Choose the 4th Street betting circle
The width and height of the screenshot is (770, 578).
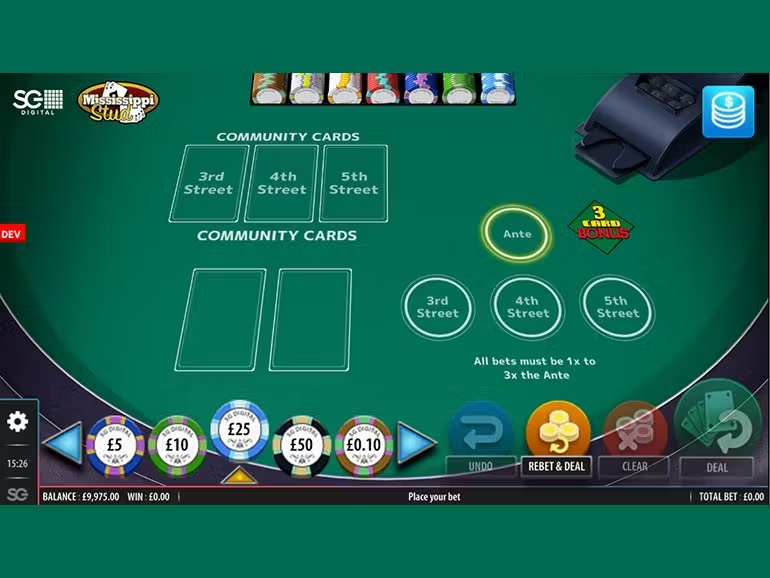[x=527, y=307]
